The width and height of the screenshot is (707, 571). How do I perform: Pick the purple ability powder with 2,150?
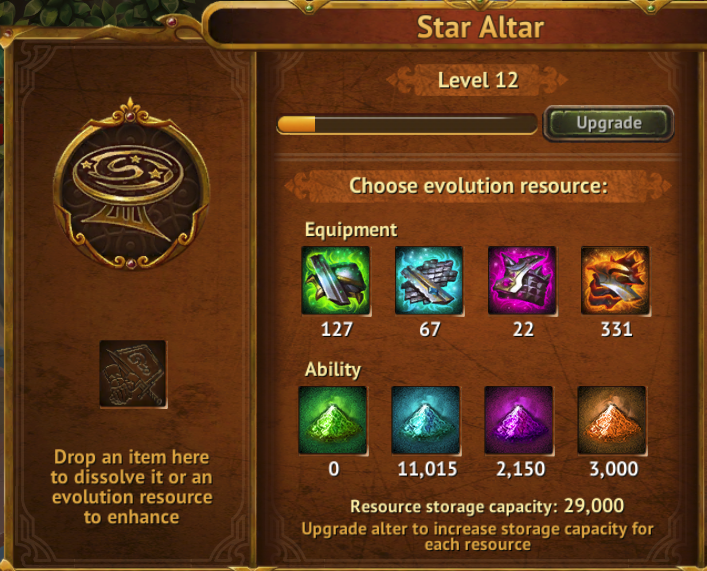[x=519, y=420]
